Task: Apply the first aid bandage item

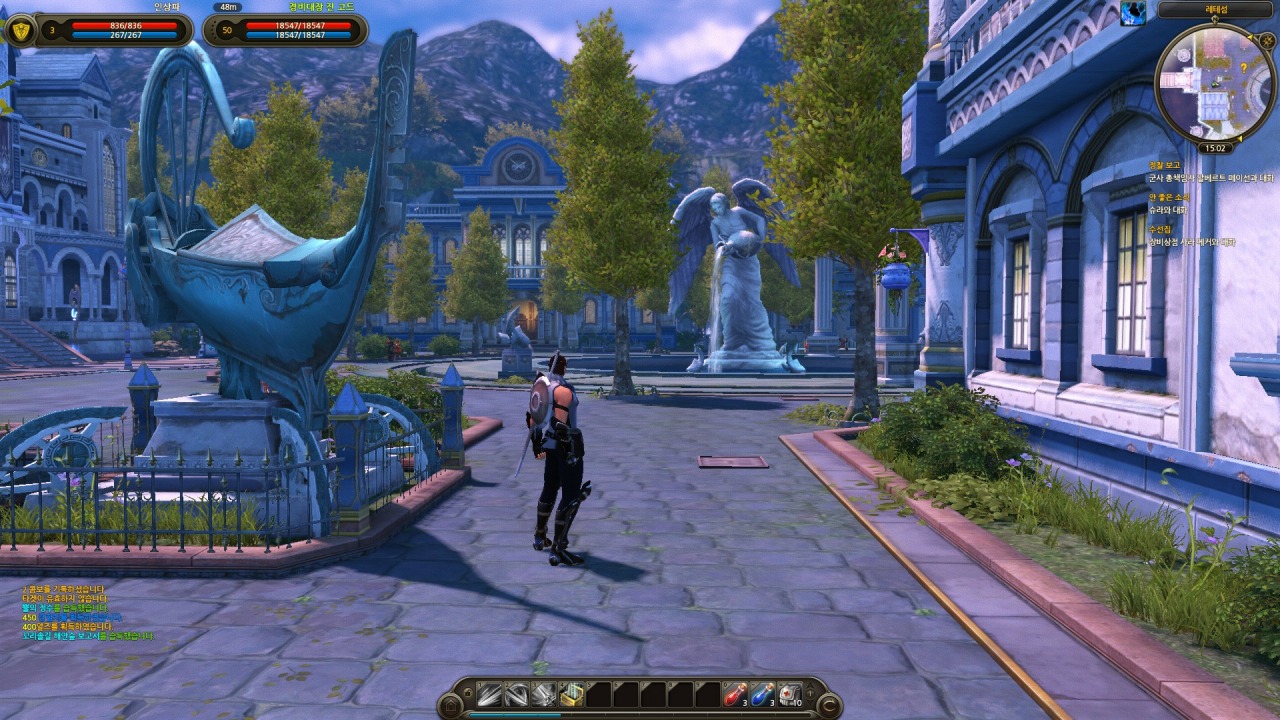Action: point(789,694)
